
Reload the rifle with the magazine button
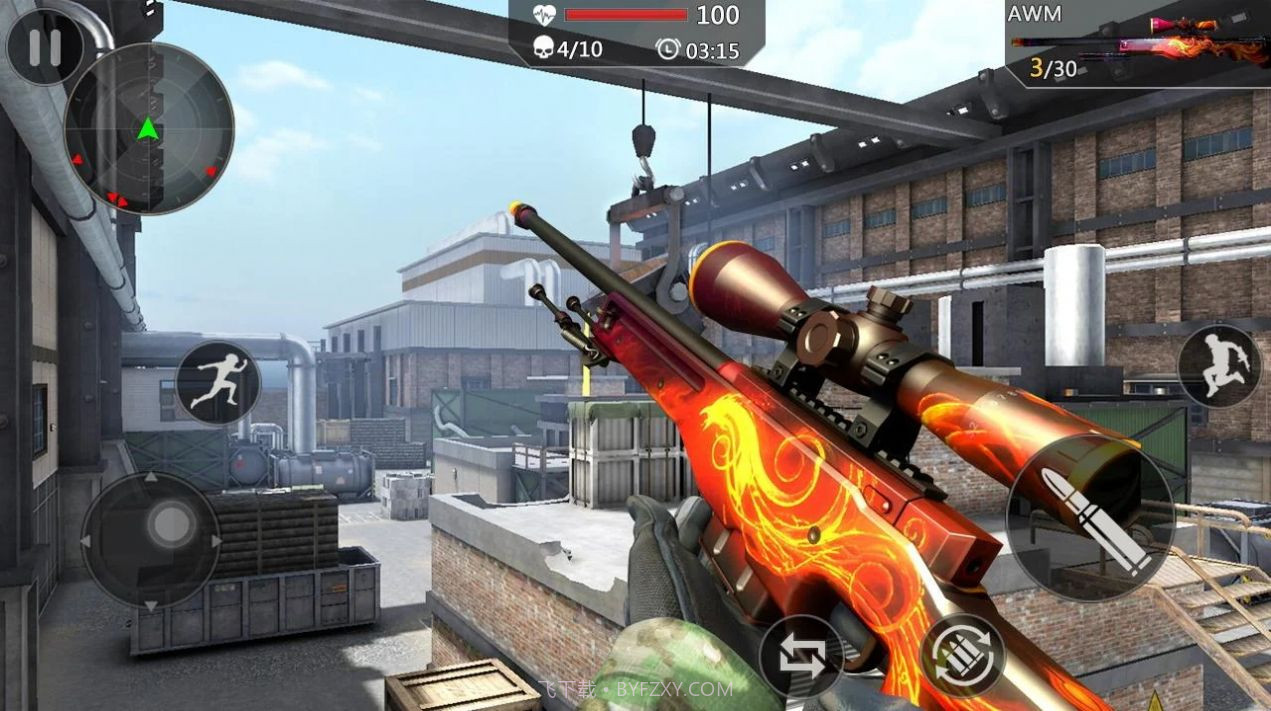click(962, 655)
